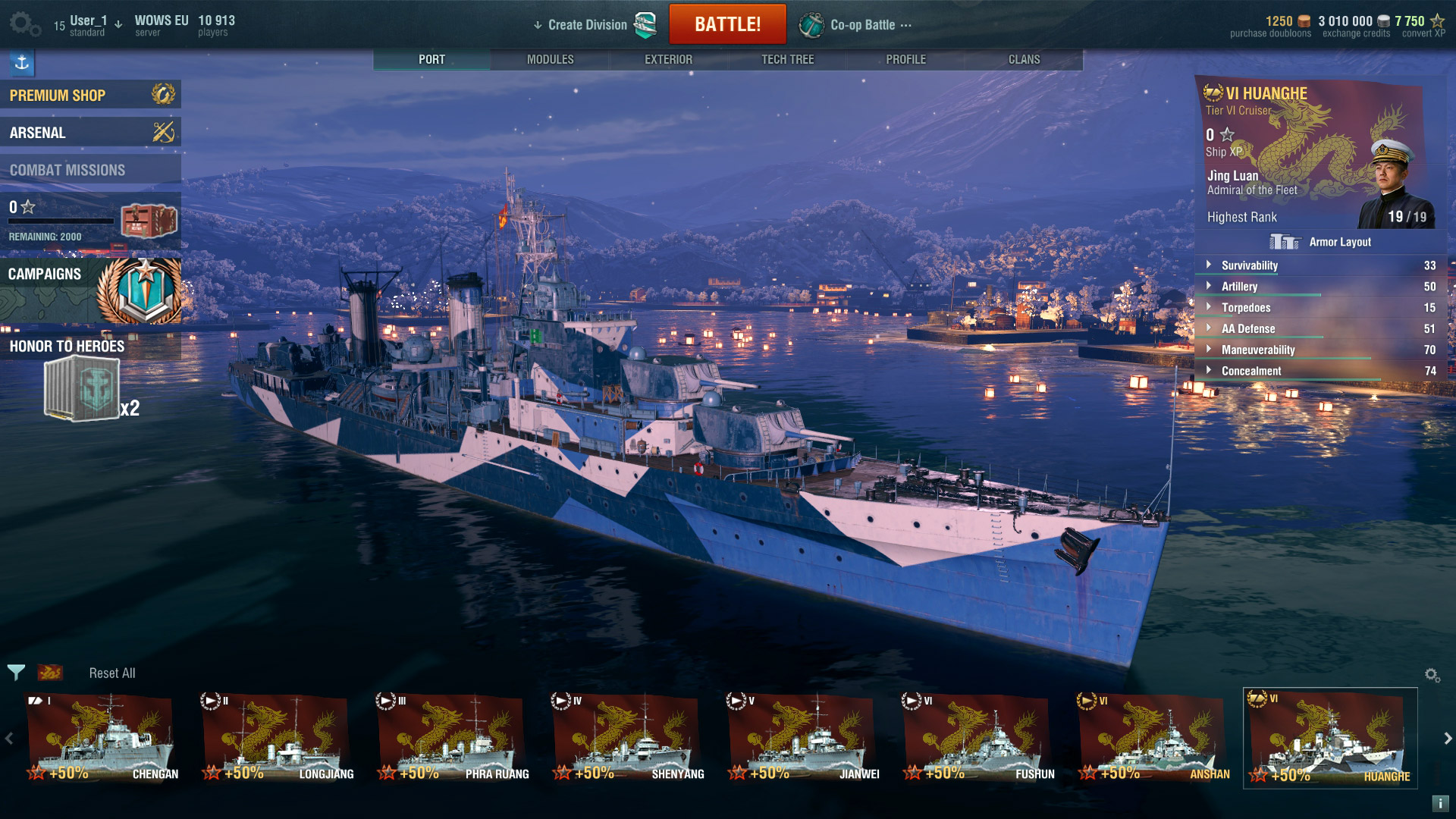Click Create Division

click(588, 25)
